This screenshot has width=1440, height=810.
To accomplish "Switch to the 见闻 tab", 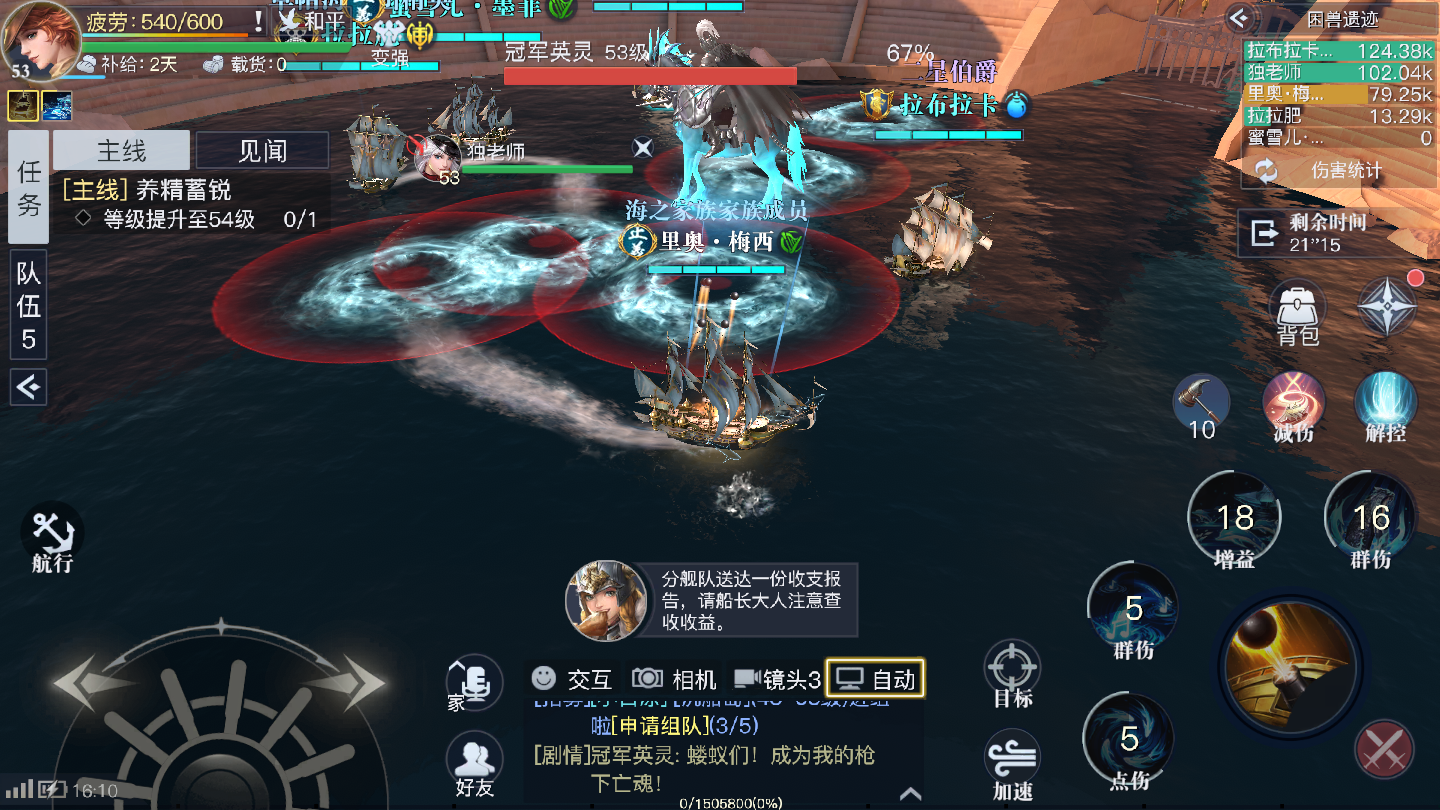I will coord(262,148).
